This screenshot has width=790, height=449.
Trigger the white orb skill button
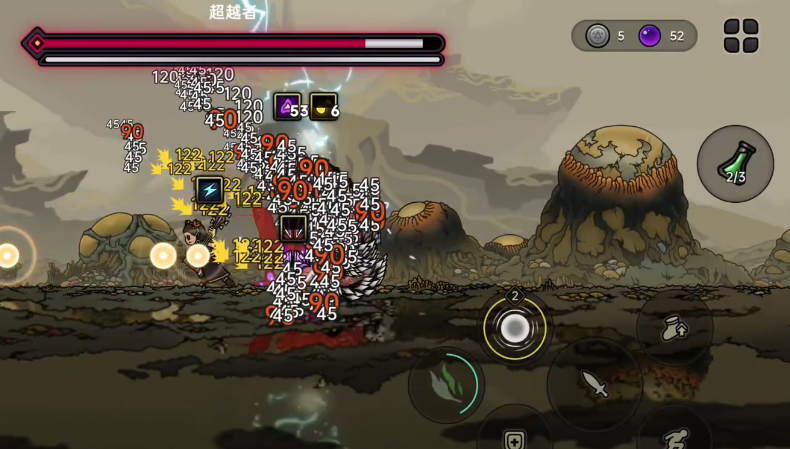pyautogui.click(x=515, y=328)
